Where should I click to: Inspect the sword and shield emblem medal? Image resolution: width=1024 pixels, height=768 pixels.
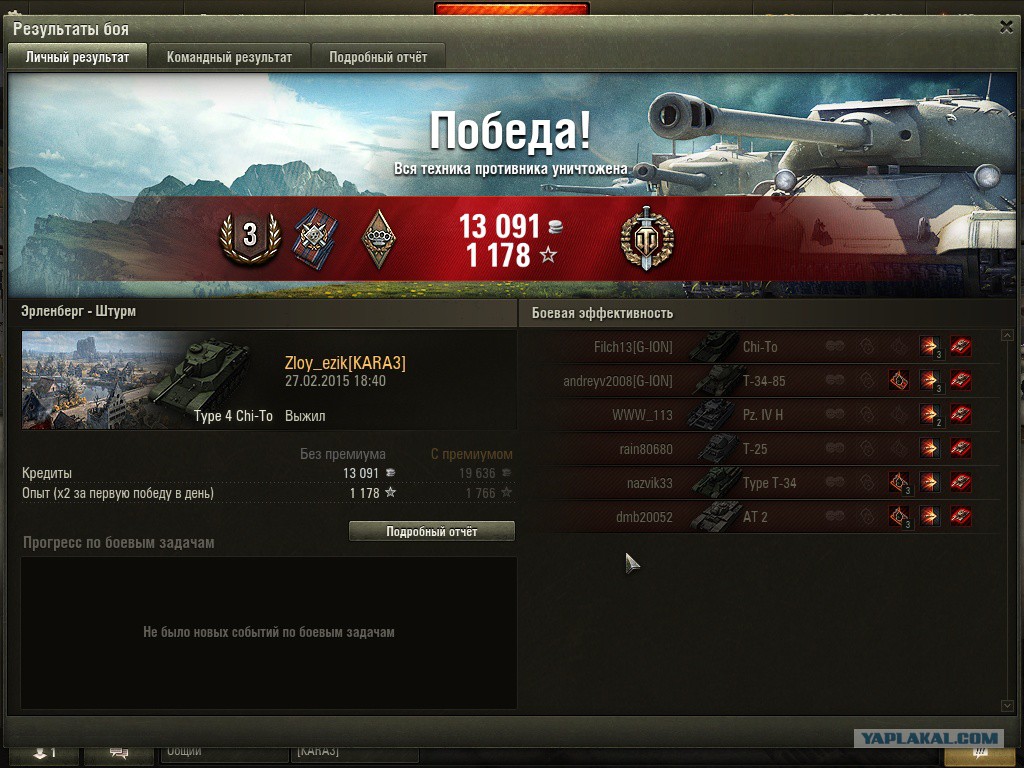[646, 240]
